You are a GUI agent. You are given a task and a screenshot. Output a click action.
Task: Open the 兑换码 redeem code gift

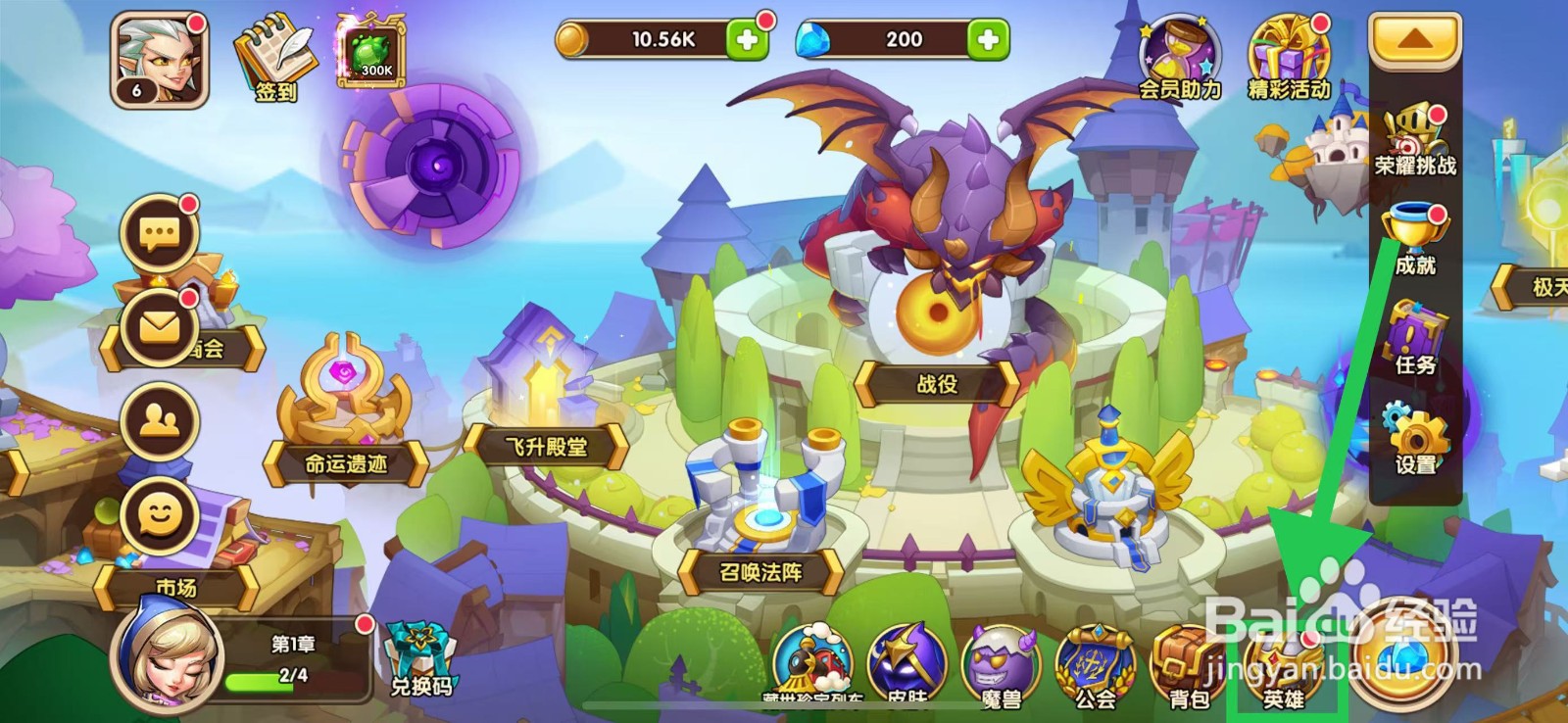point(419,651)
